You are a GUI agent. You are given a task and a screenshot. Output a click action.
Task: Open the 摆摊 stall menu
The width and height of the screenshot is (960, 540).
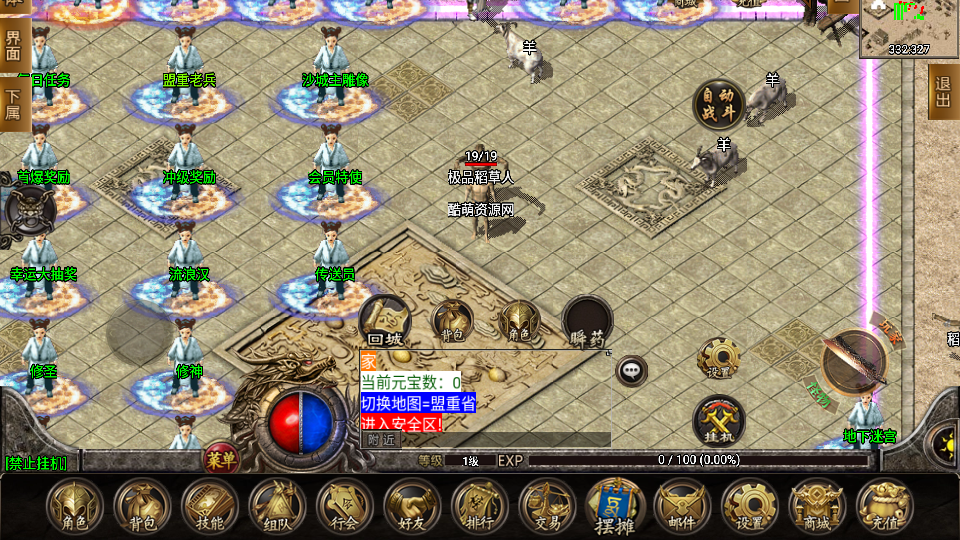tap(614, 507)
